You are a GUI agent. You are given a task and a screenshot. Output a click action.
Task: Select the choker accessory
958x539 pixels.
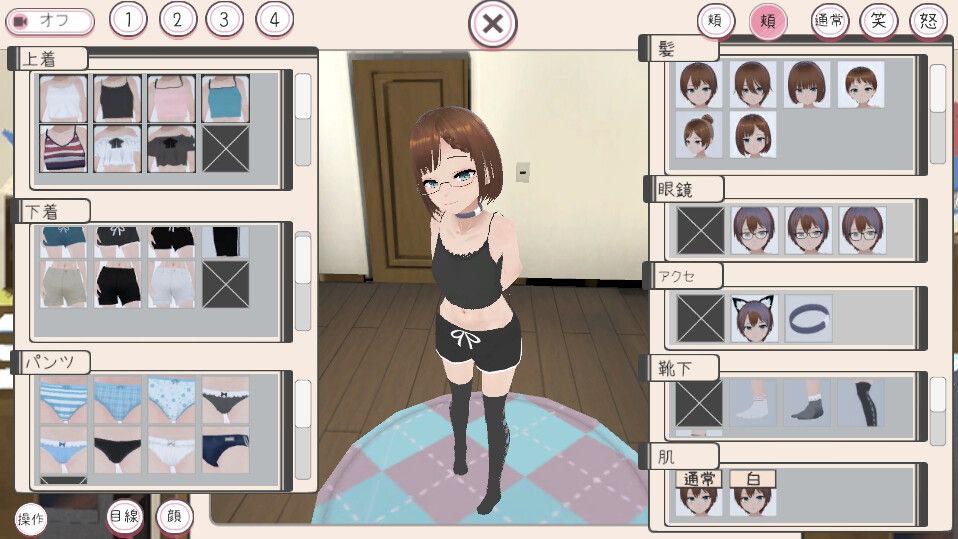coord(808,318)
